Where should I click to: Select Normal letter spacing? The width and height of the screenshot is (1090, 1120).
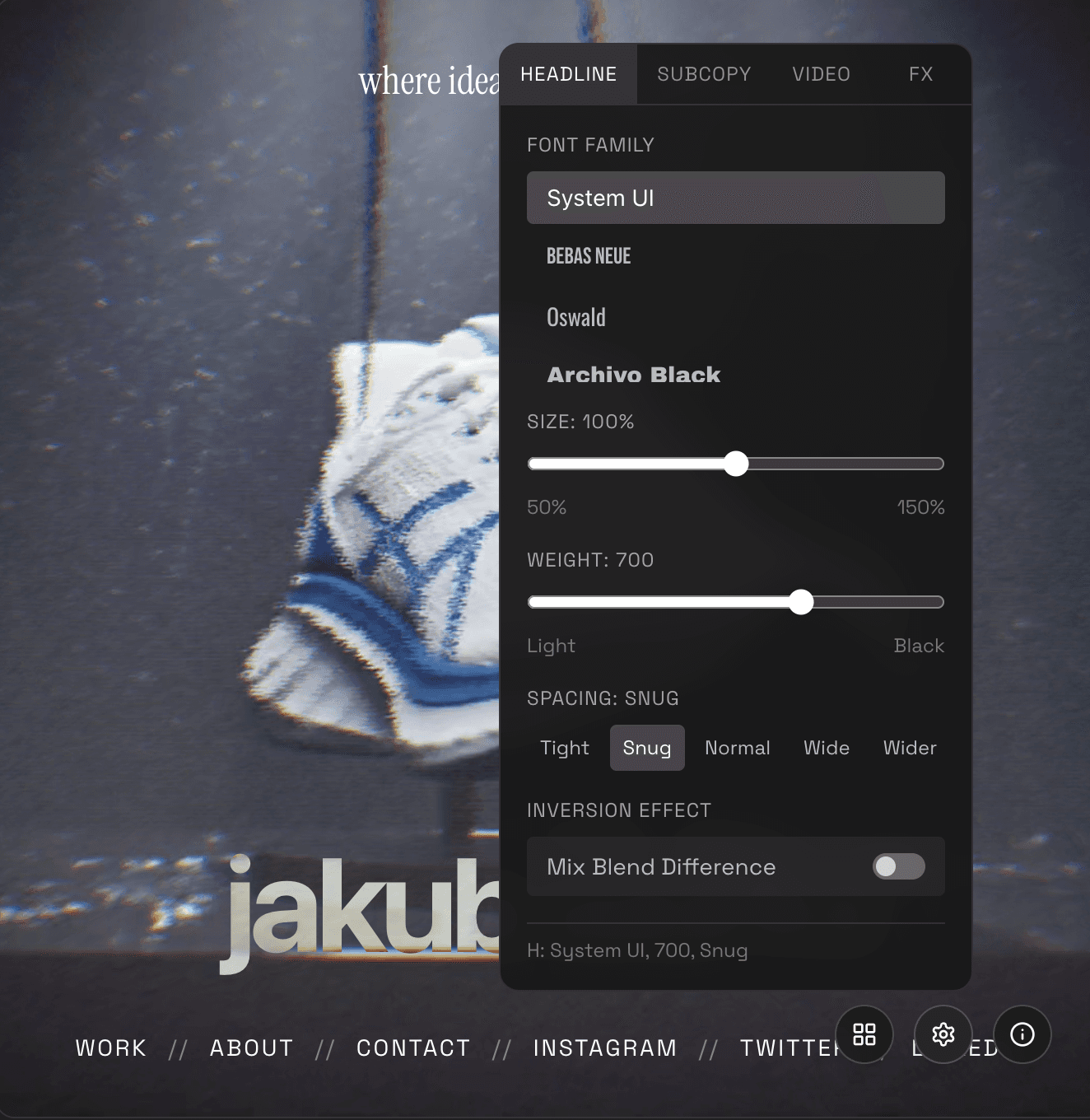(737, 748)
